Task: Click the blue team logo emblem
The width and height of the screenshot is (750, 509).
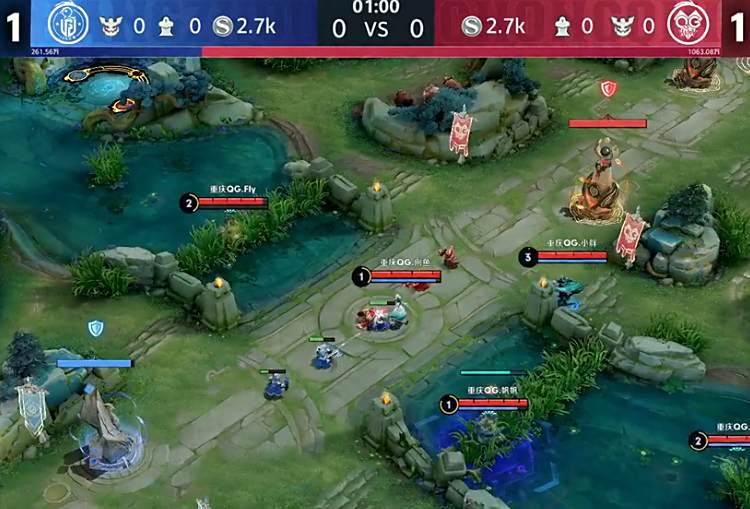Action: click(x=68, y=24)
